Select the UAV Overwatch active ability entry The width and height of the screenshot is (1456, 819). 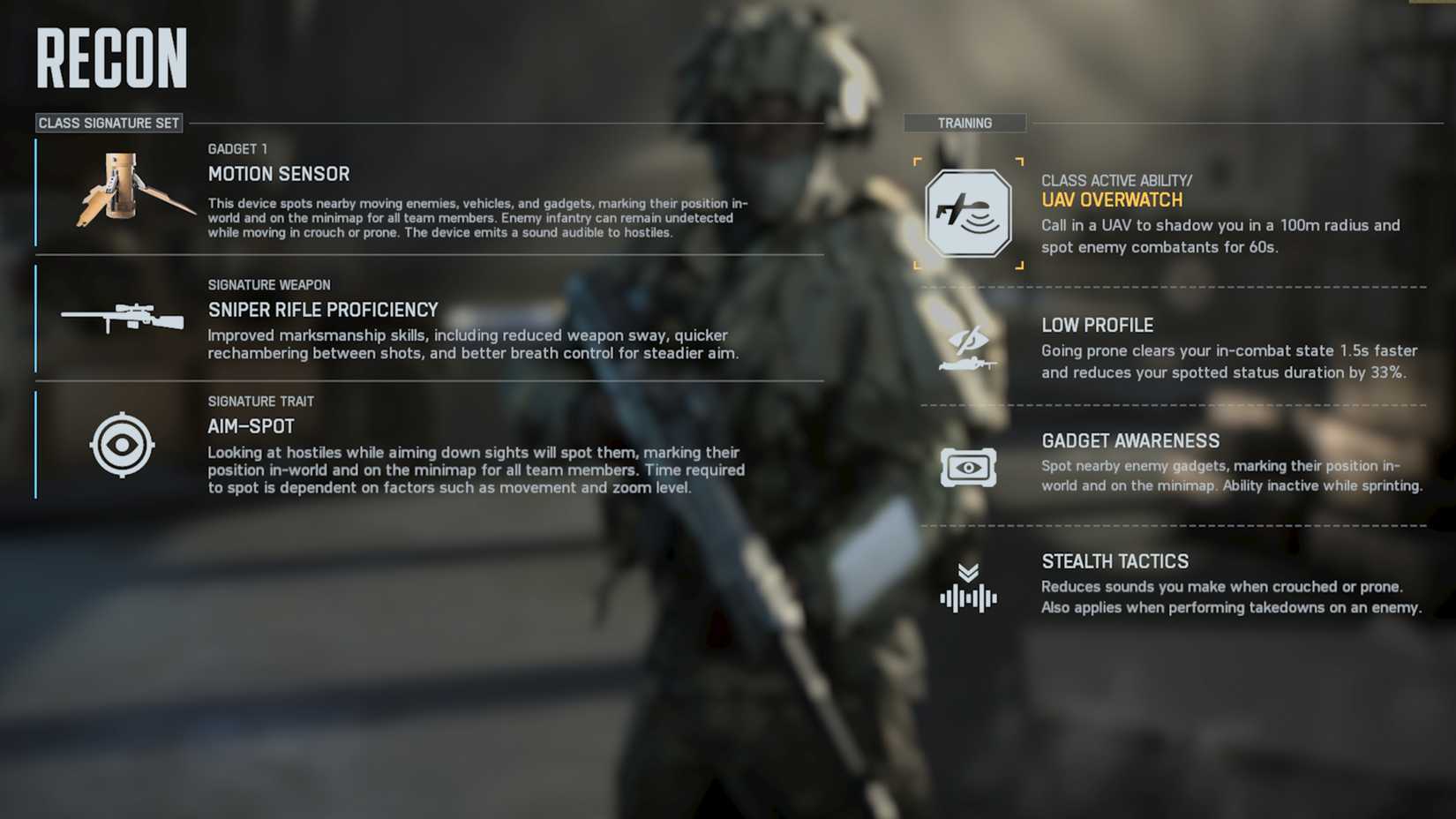1113,199
